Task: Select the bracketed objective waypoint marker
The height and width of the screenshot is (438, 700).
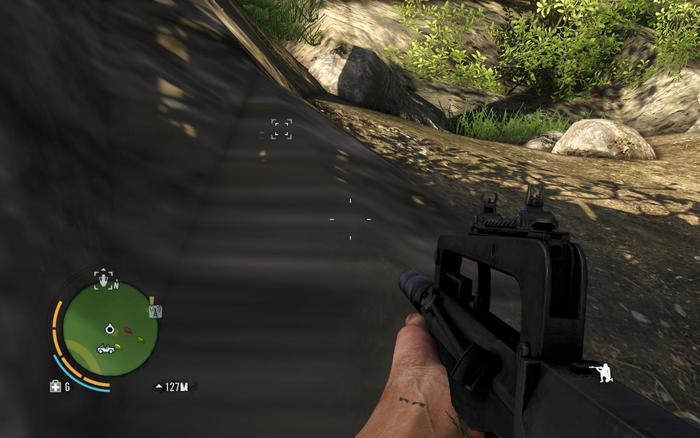Action: tap(281, 128)
